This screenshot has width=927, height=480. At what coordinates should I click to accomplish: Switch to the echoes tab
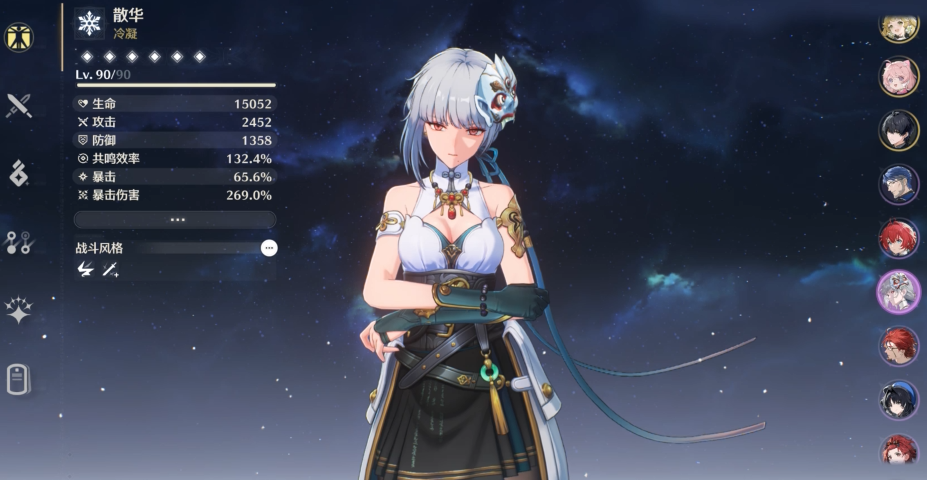tap(19, 173)
